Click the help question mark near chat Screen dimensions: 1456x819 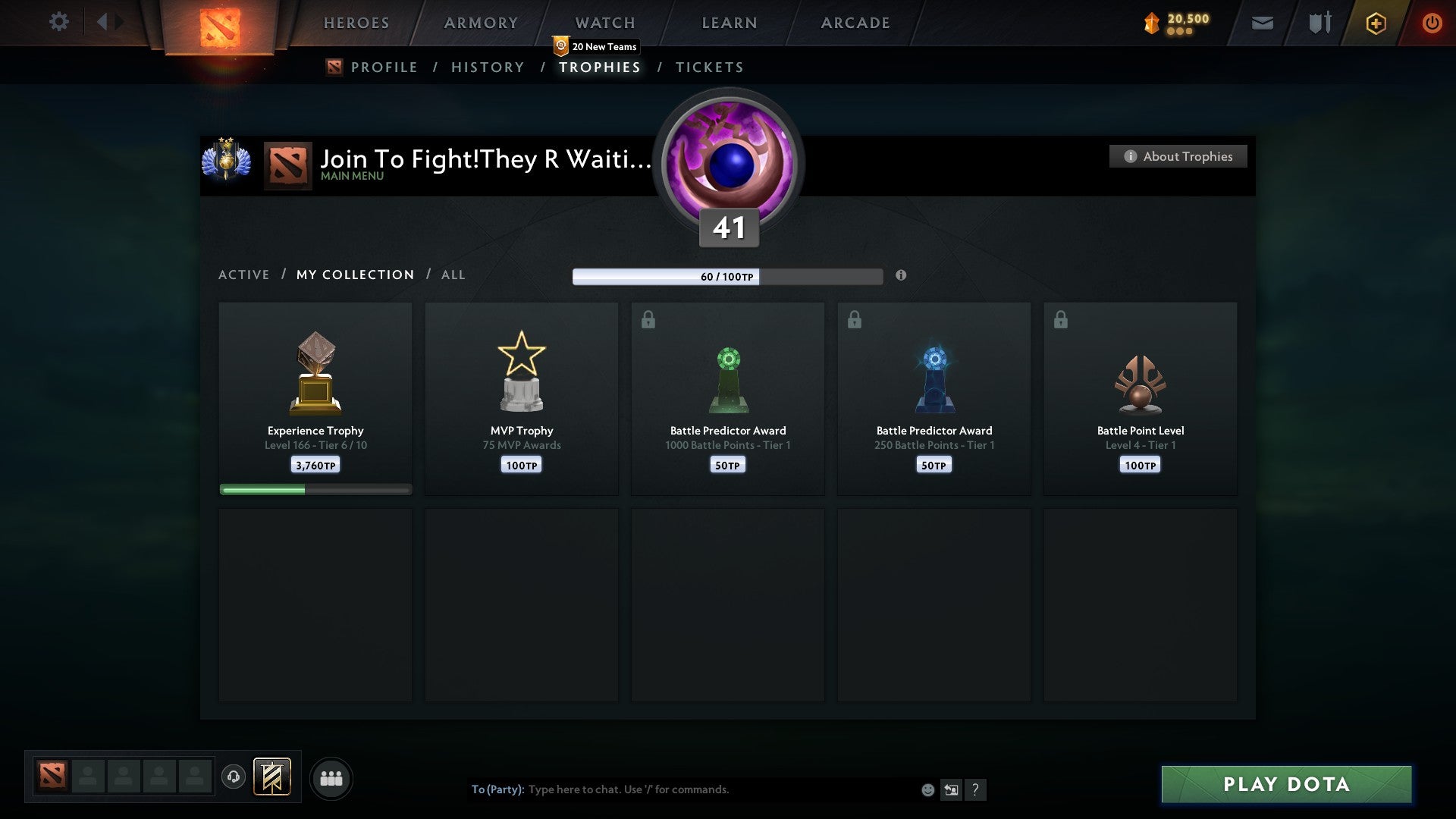tap(977, 789)
